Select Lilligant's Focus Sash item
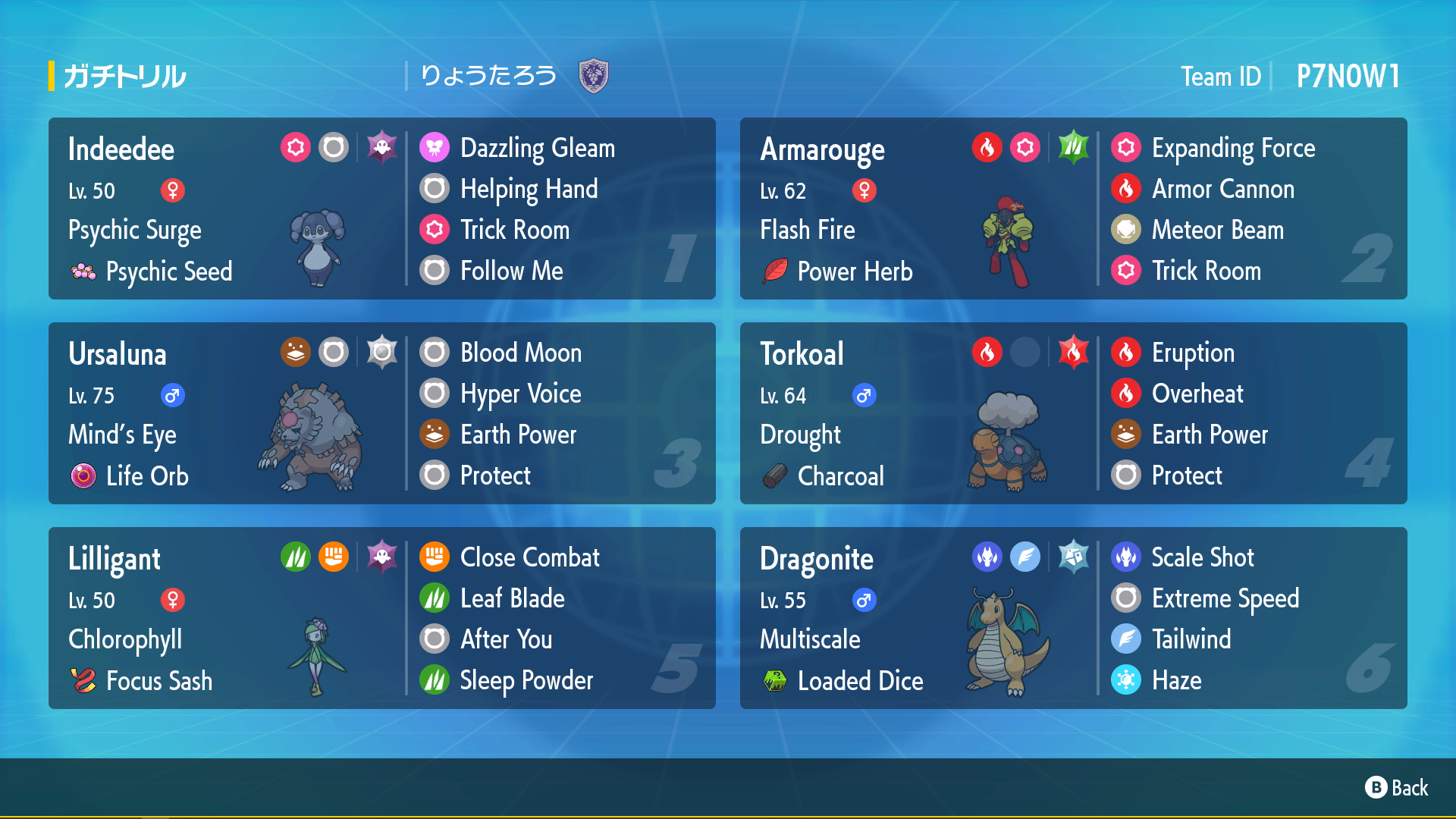This screenshot has height=819, width=1456. pos(158,681)
